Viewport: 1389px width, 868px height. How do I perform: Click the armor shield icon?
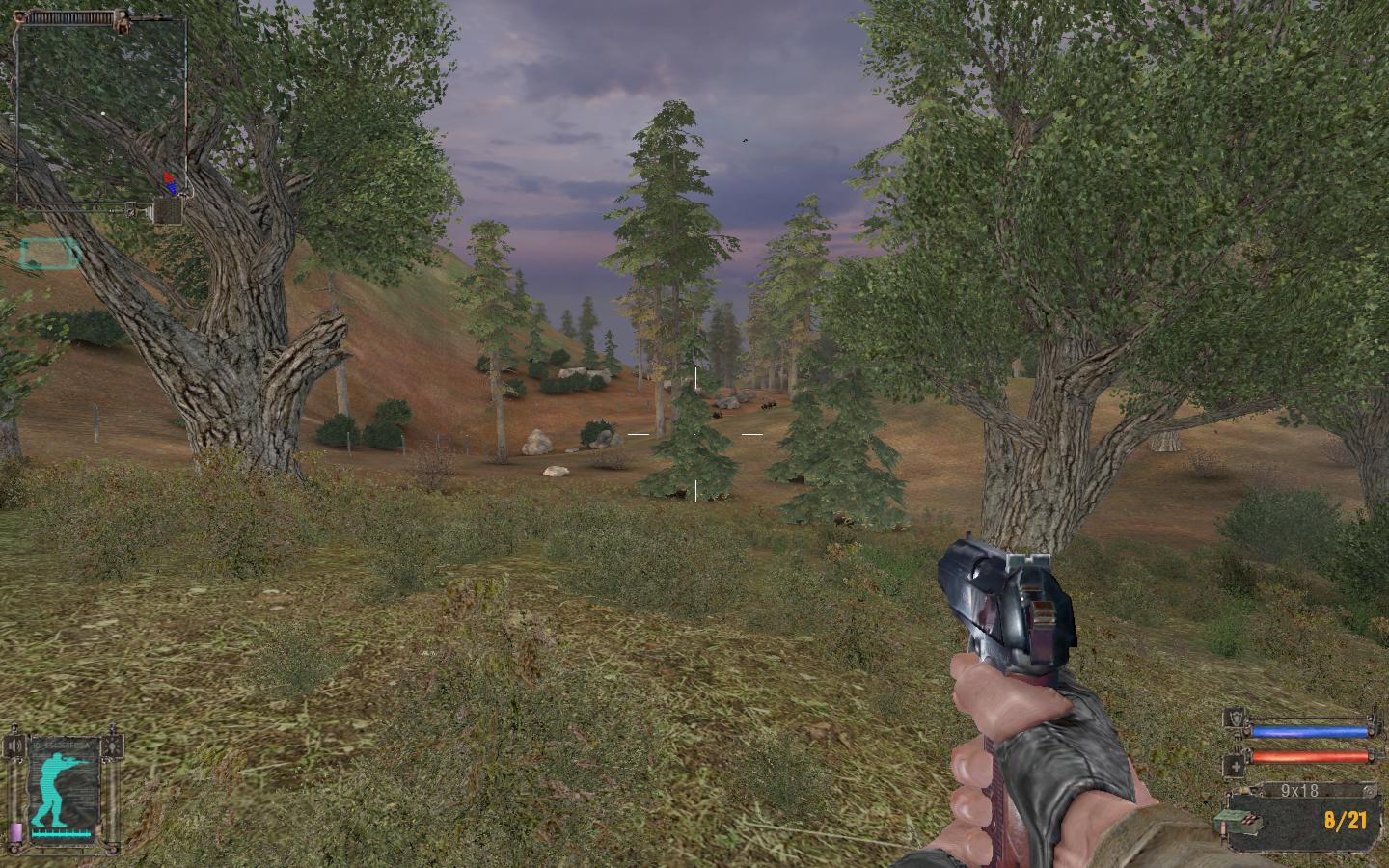coord(1234,718)
